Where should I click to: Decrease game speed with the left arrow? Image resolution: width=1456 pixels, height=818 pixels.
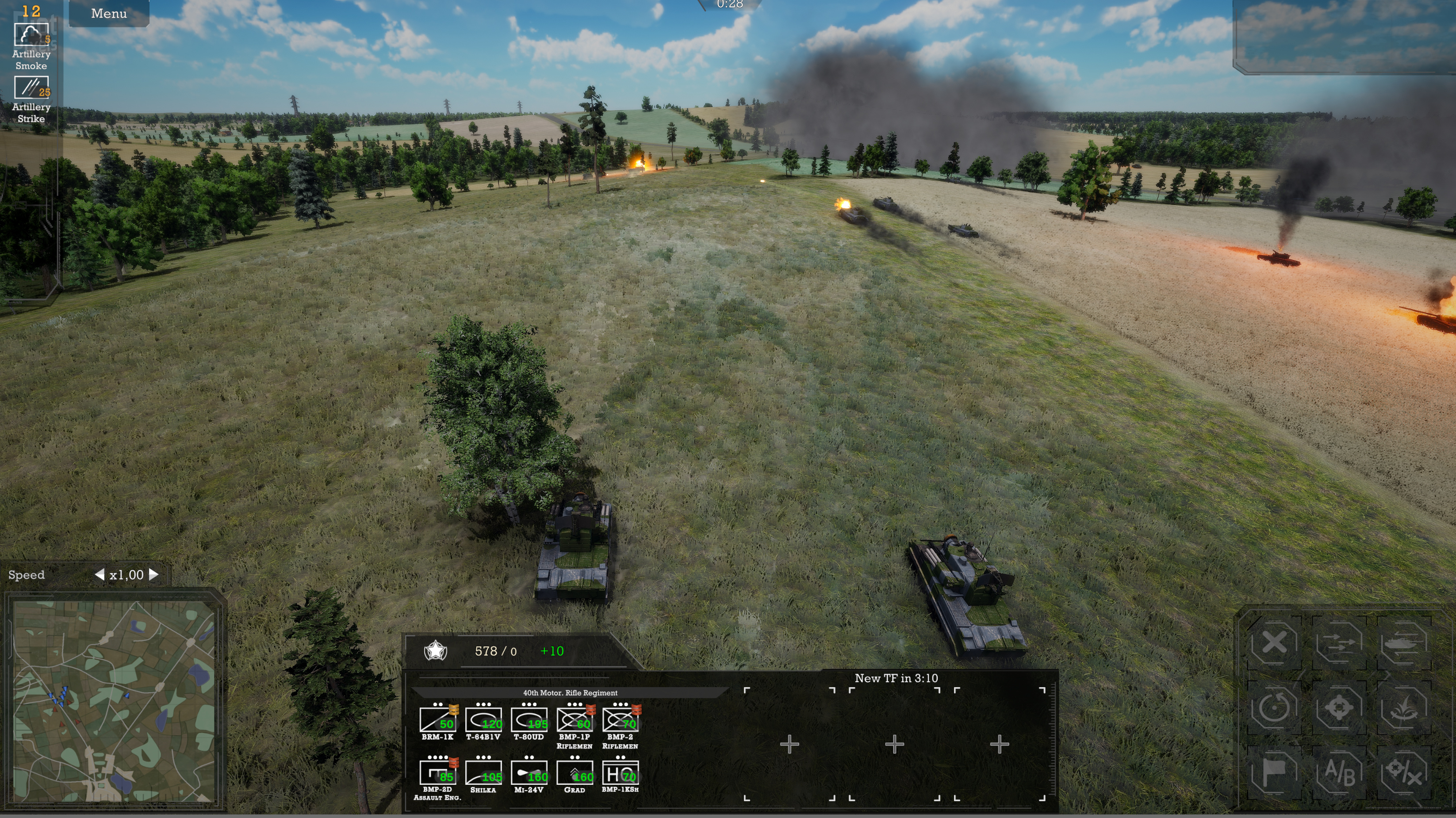100,574
